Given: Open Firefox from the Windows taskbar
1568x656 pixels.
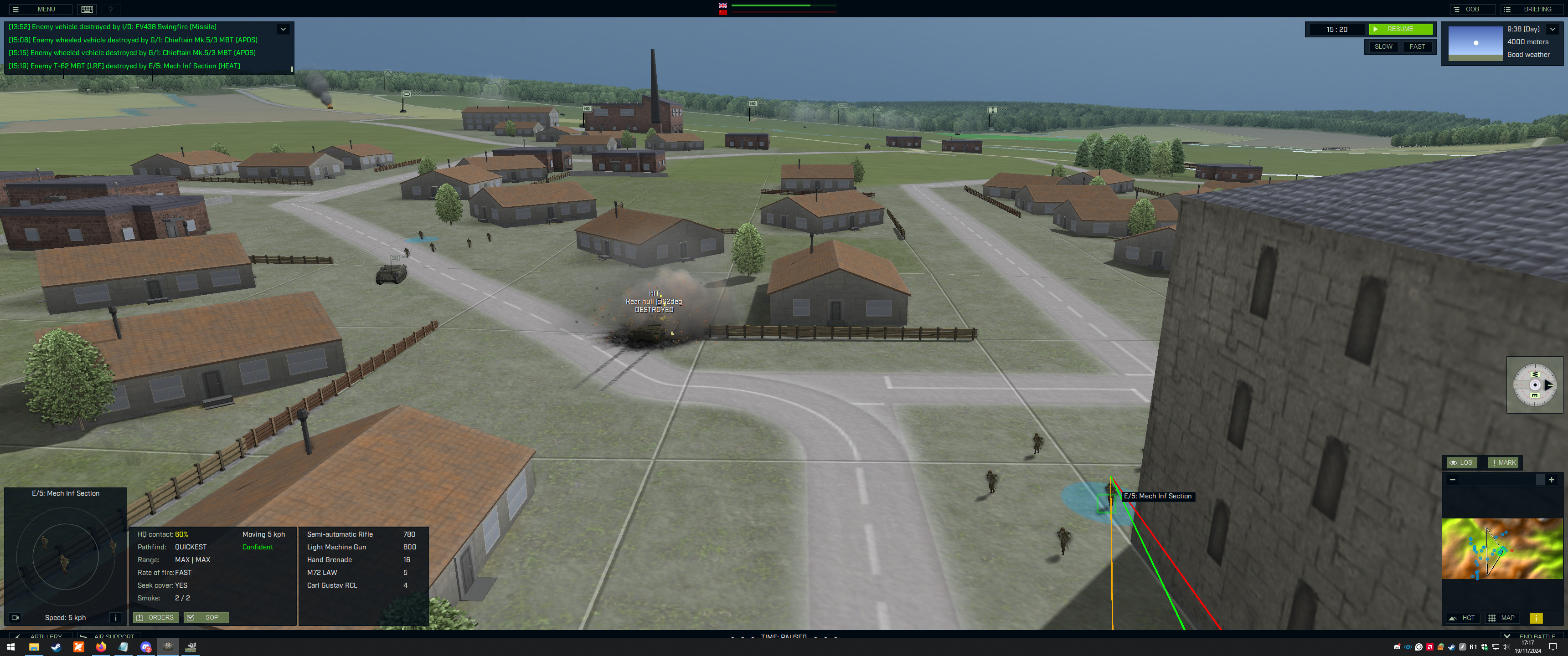Looking at the screenshot, I should (x=101, y=647).
